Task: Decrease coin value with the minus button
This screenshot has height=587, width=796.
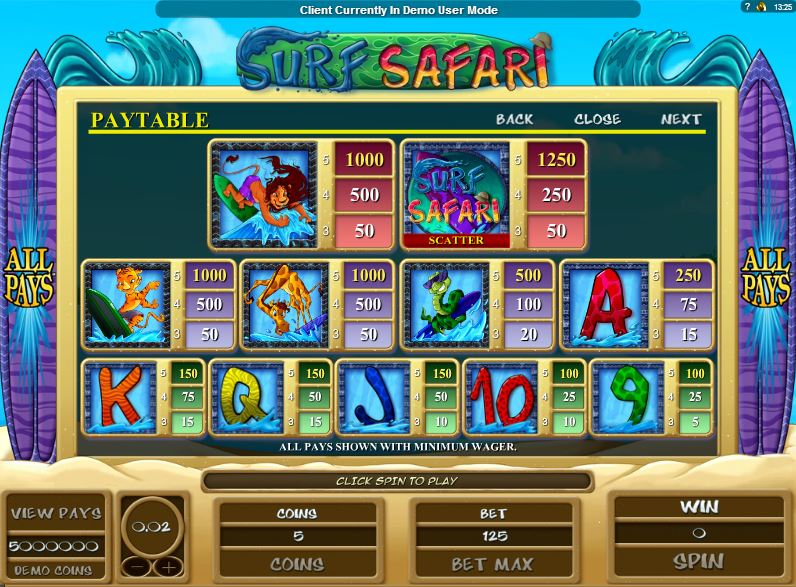Action: pyautogui.click(x=139, y=567)
